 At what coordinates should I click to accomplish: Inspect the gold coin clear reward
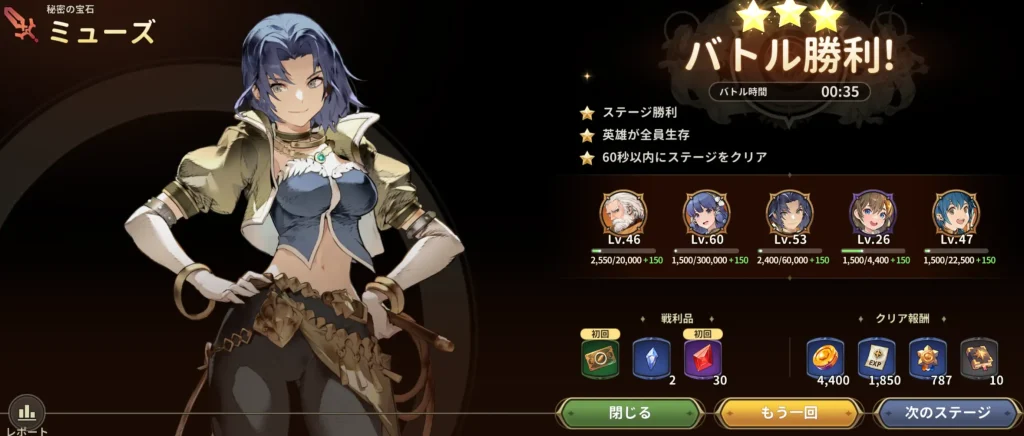(824, 357)
